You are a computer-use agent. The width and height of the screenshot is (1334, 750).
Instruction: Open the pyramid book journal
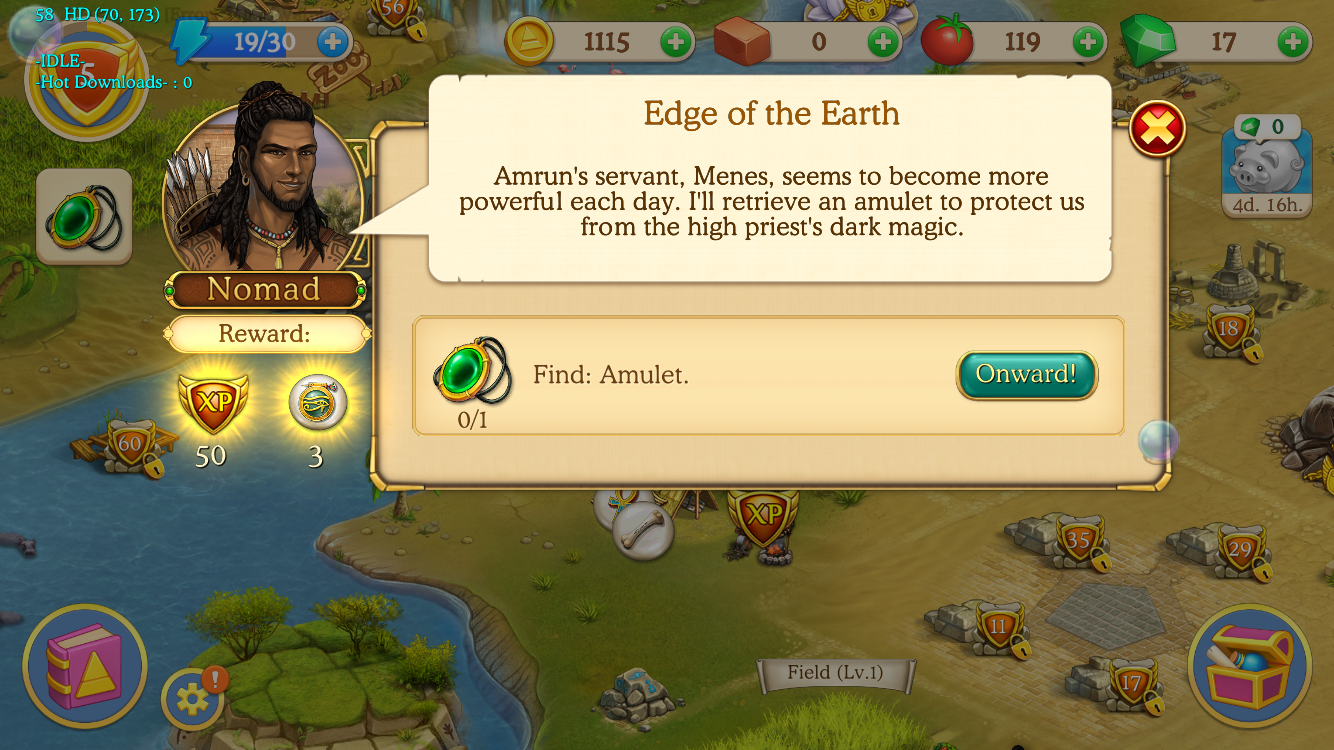[x=84, y=666]
